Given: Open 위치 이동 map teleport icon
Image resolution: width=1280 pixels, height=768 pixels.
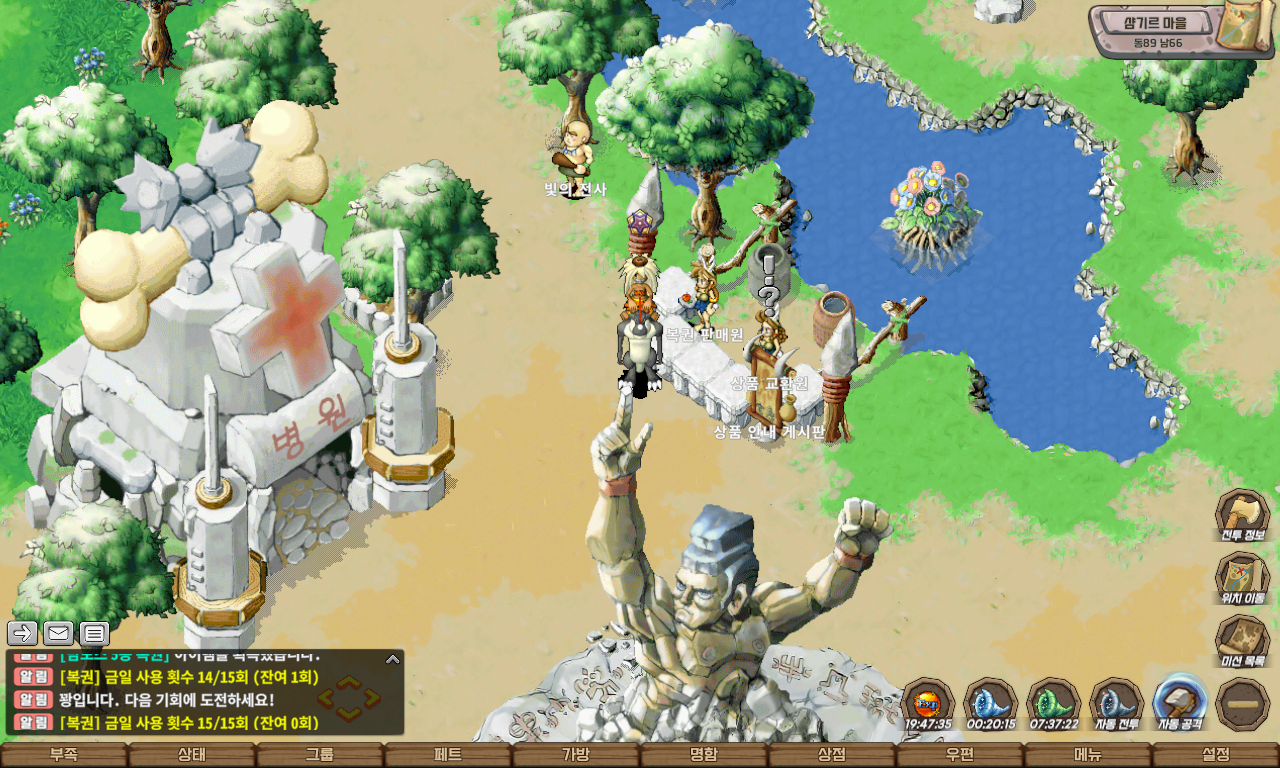Looking at the screenshot, I should point(1242,579).
